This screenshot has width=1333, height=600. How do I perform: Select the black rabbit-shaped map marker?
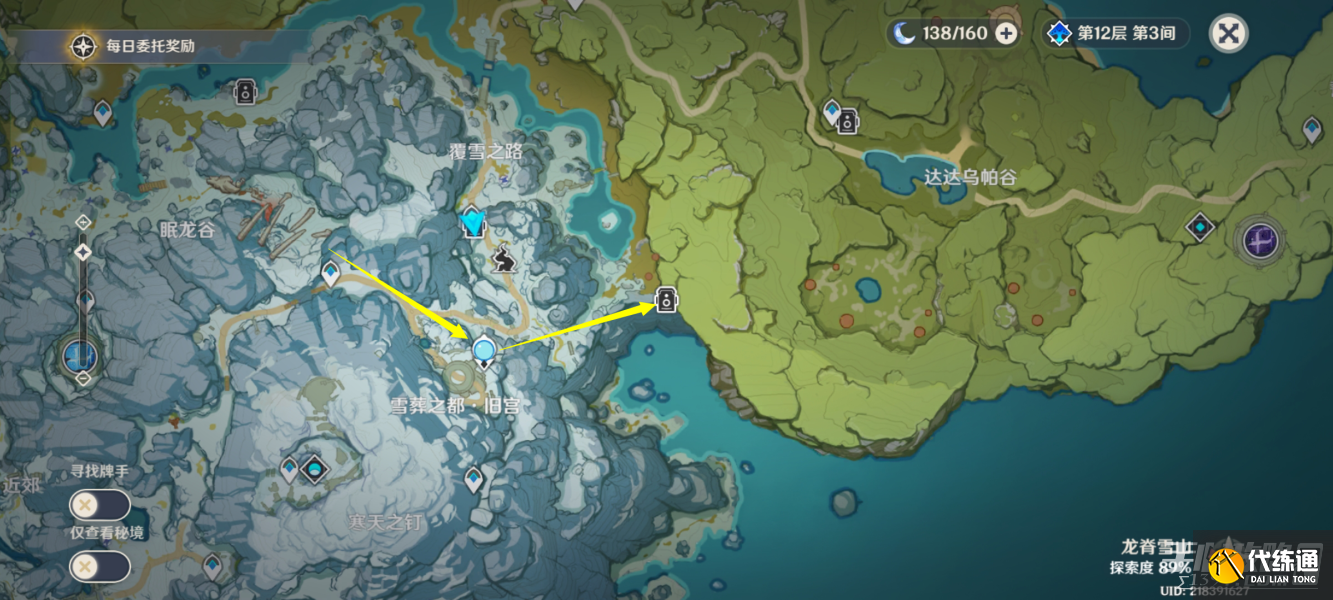[504, 261]
